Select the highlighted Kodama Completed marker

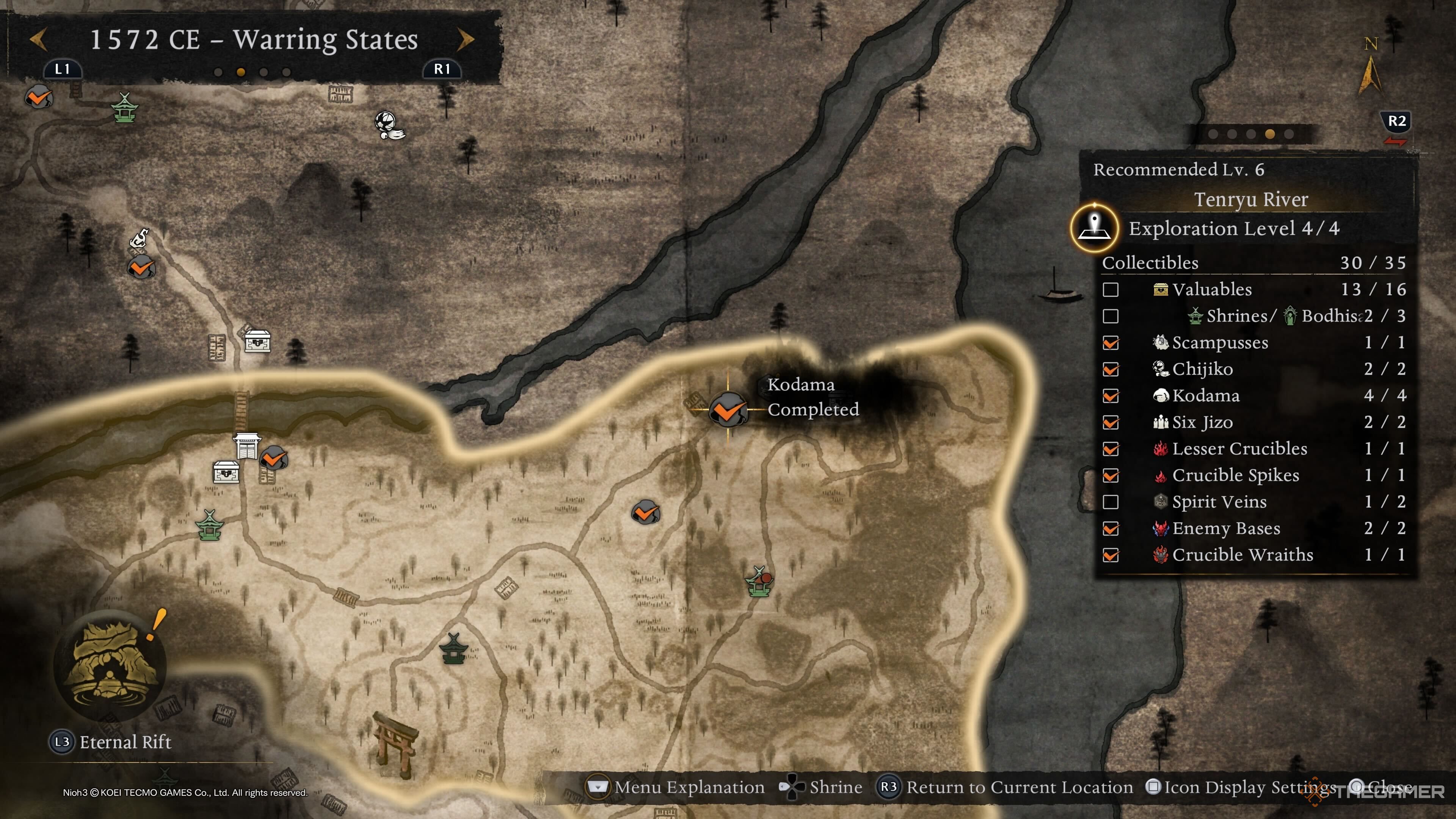728,410
